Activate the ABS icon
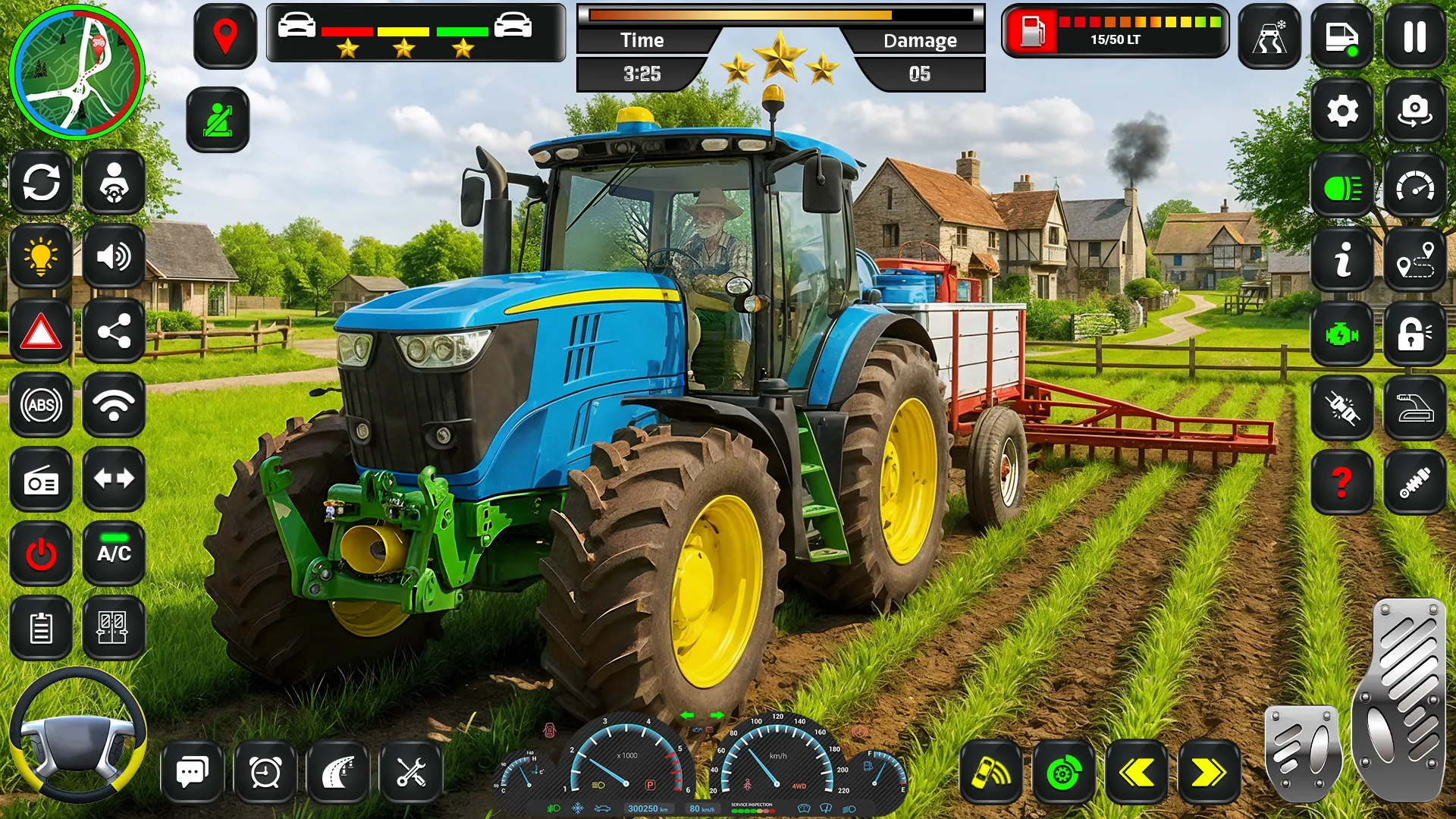Viewport: 1456px width, 819px height. pyautogui.click(x=40, y=405)
